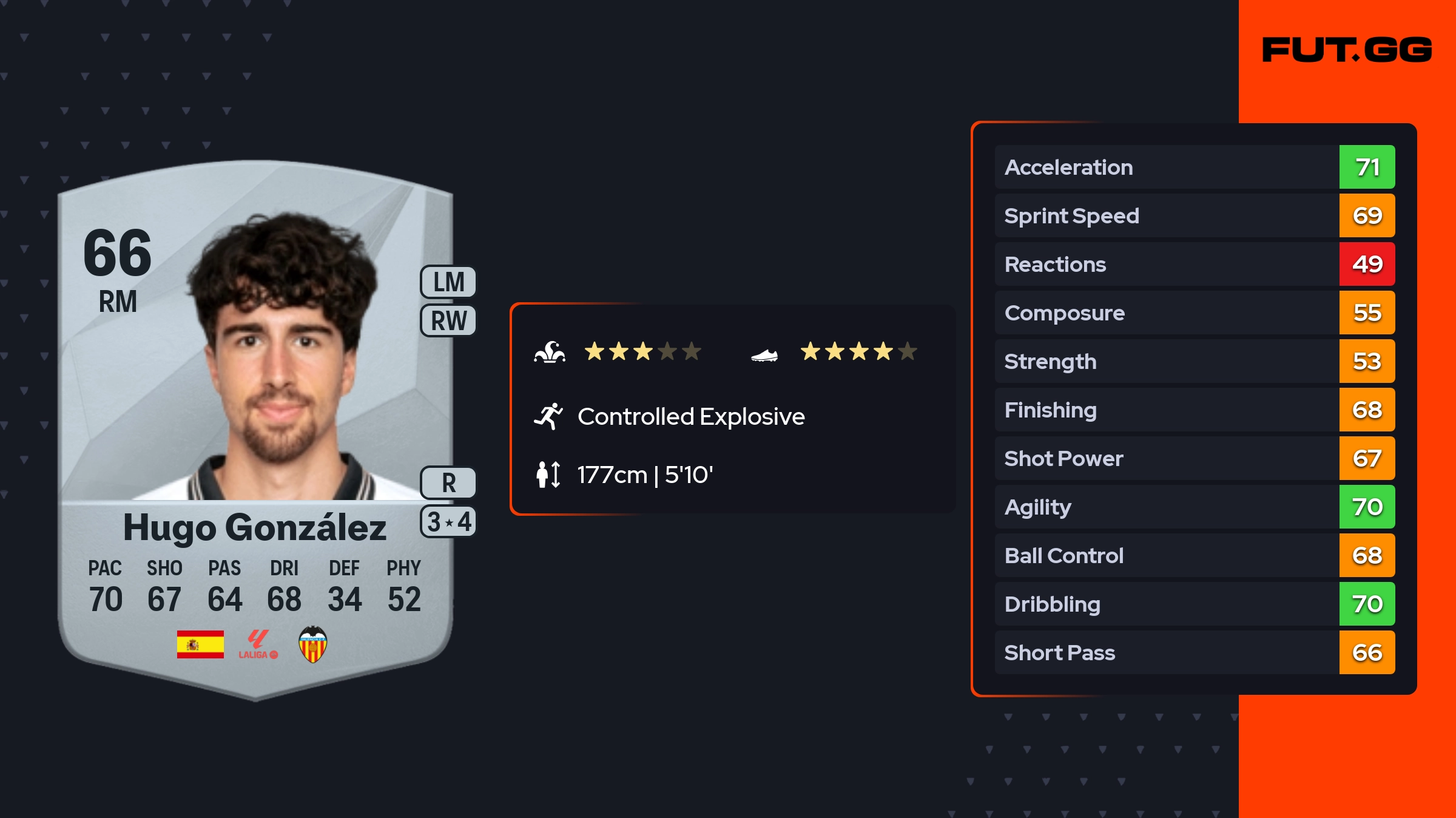This screenshot has width=1456, height=818.
Task: Select the Hugo González player card
Action: [255, 425]
